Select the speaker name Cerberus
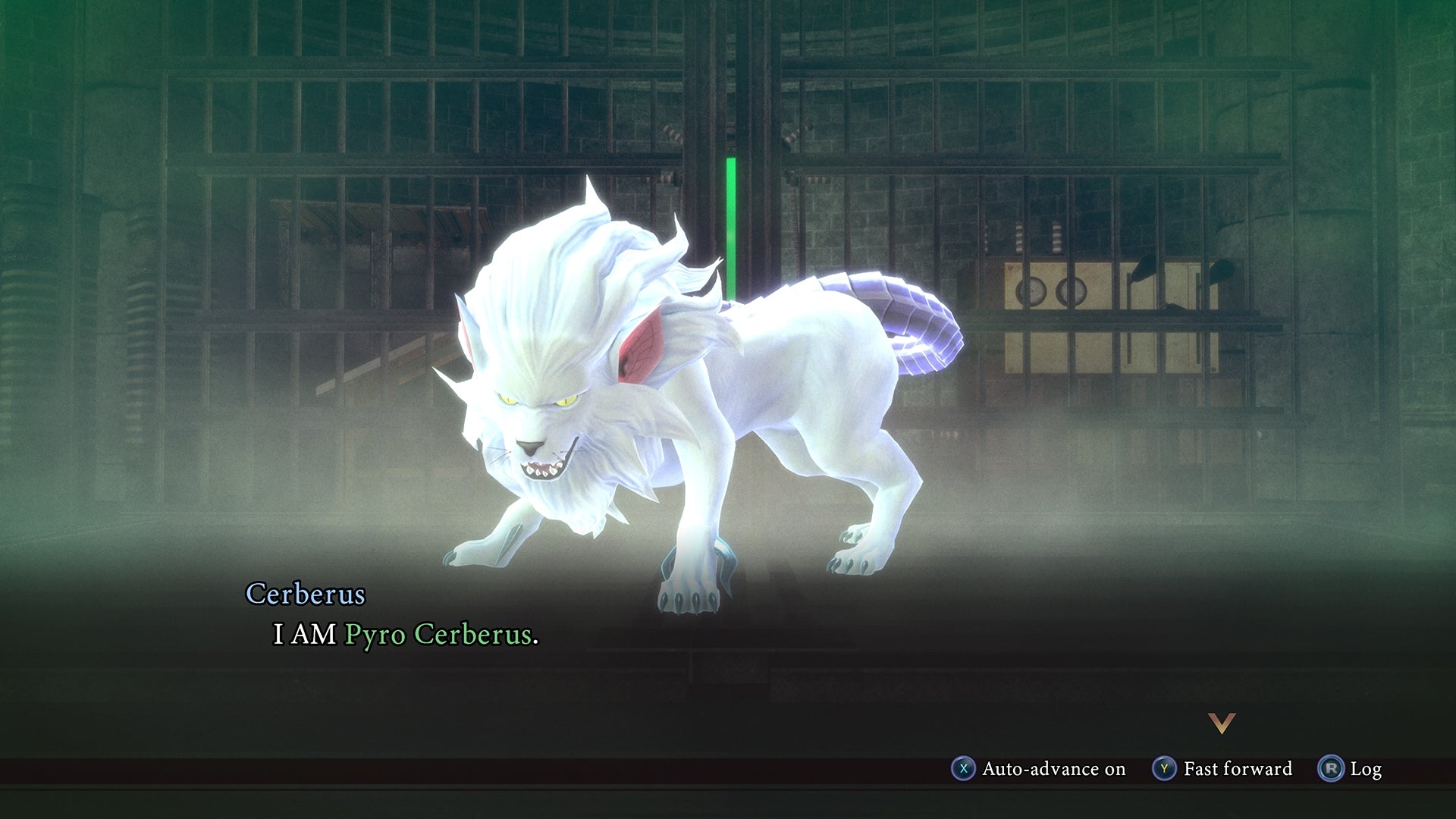 click(306, 596)
